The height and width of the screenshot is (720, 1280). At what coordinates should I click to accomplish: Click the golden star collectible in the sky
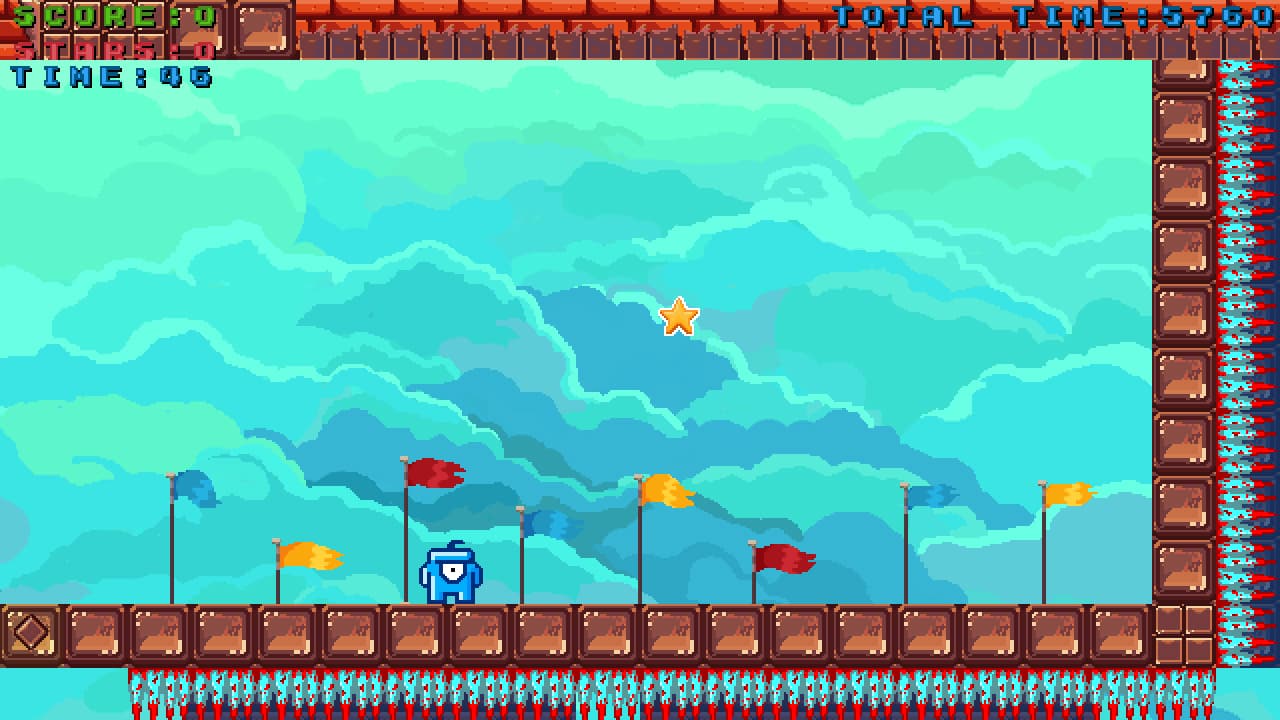[x=678, y=316]
